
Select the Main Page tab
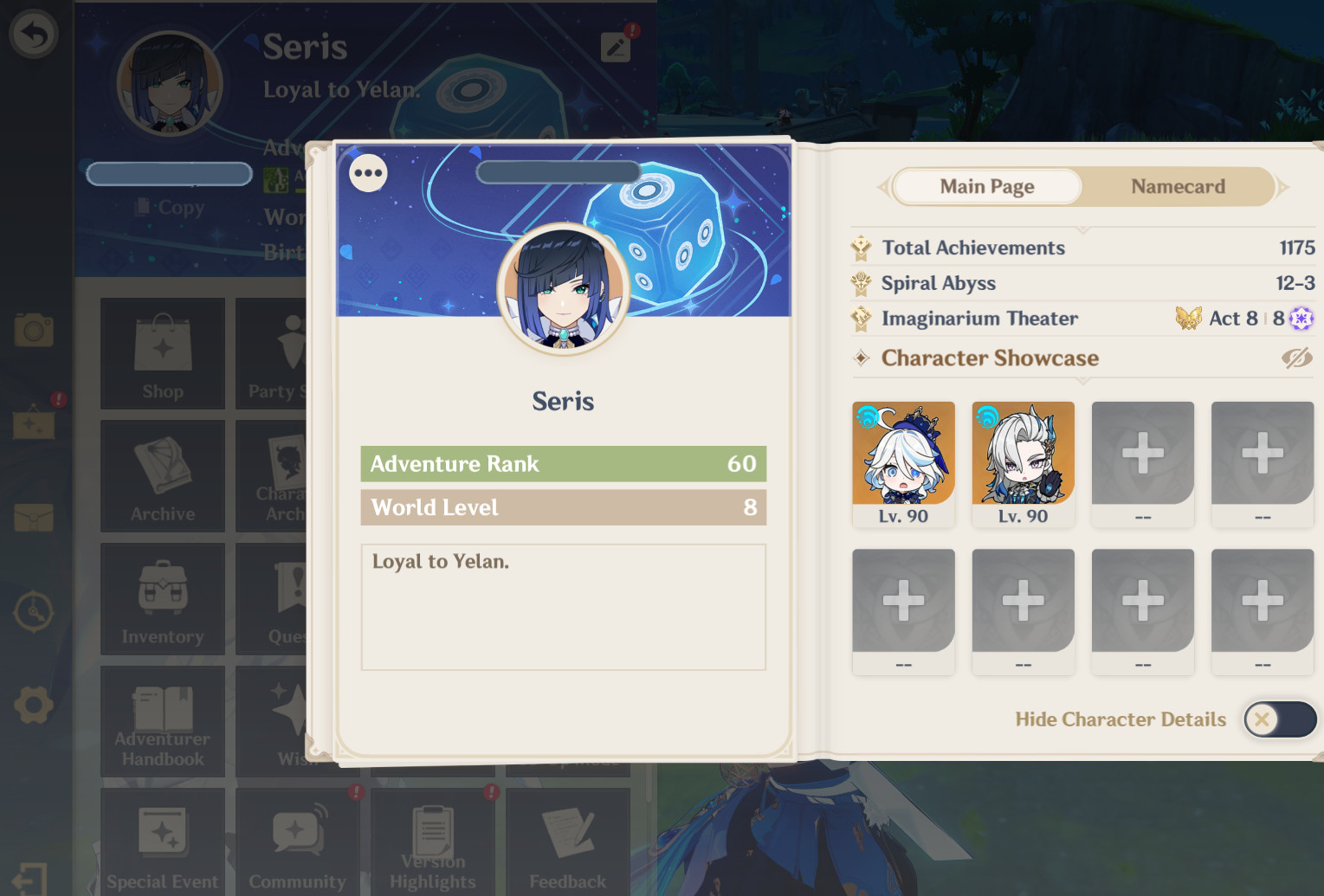click(986, 186)
